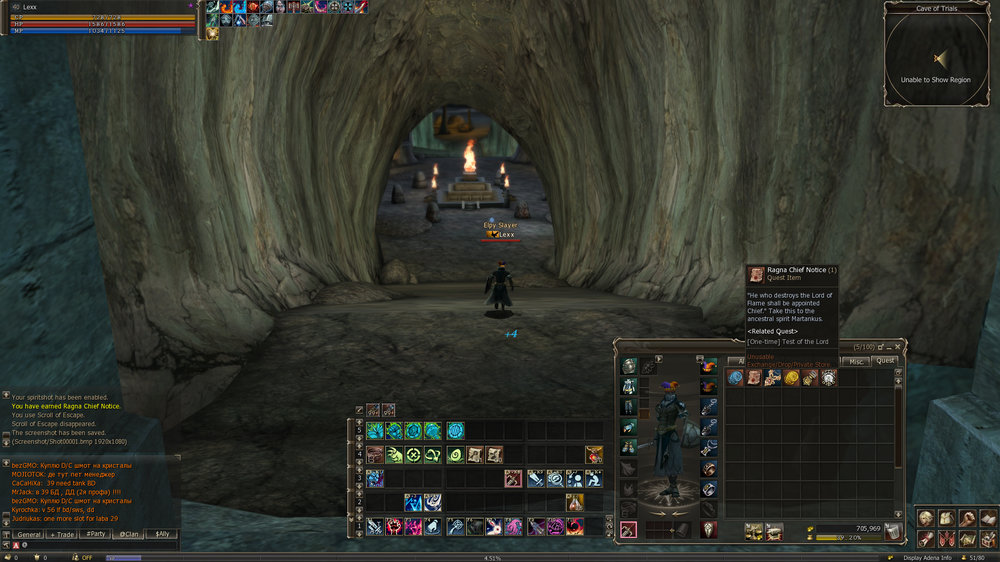Select the equipped helmet slot

click(628, 366)
